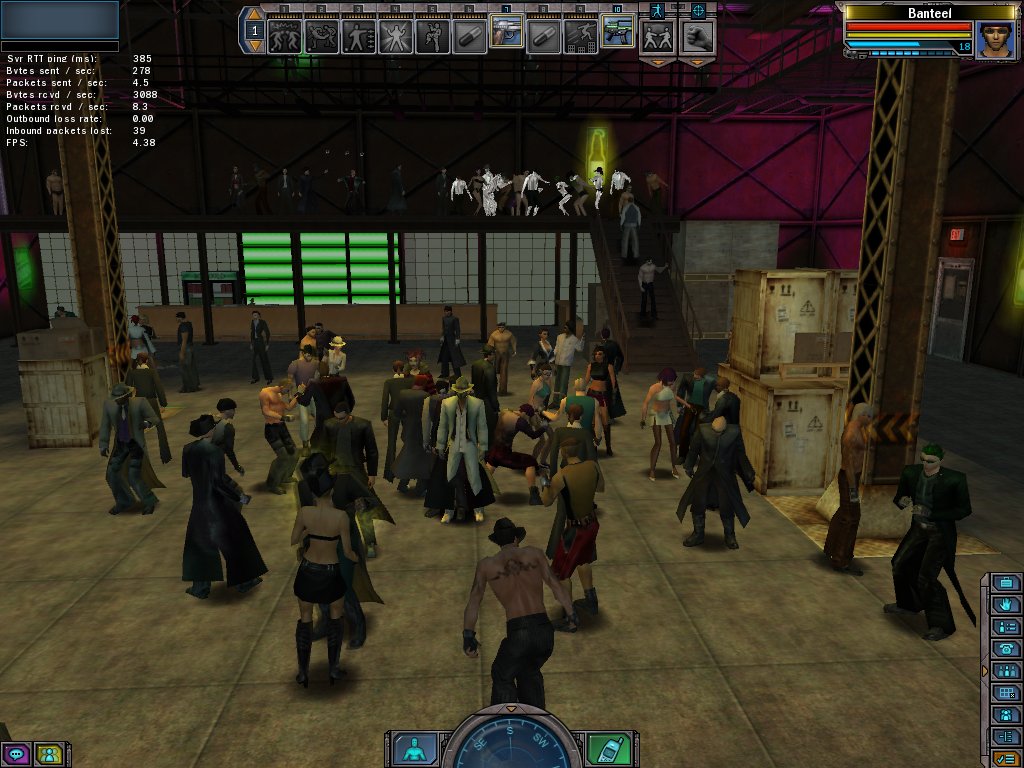This screenshot has width=1024, height=768.
Task: Open the briefcase inventory panel
Action: [x=1006, y=583]
